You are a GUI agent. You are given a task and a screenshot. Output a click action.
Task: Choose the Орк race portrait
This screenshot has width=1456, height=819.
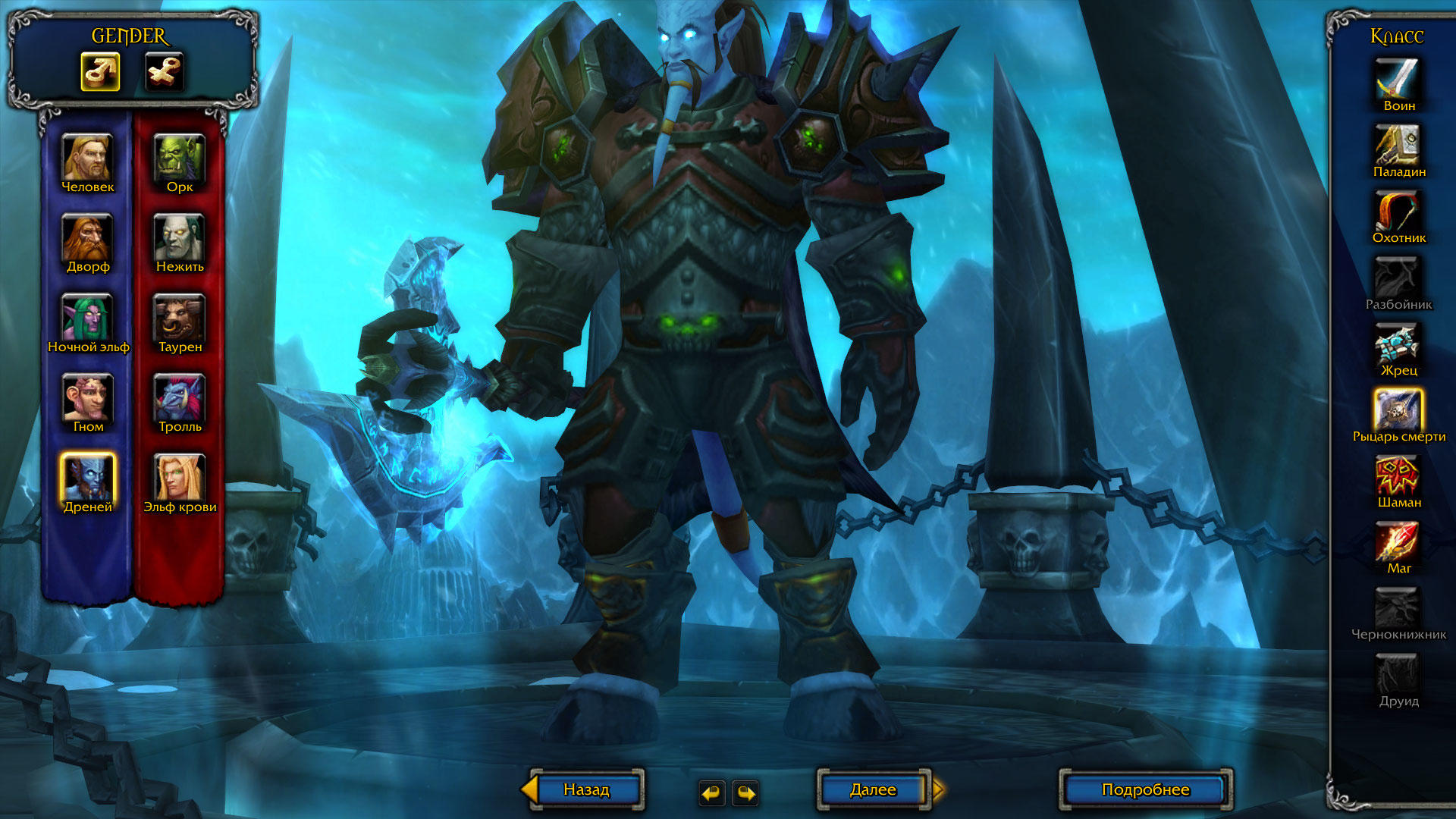click(180, 158)
